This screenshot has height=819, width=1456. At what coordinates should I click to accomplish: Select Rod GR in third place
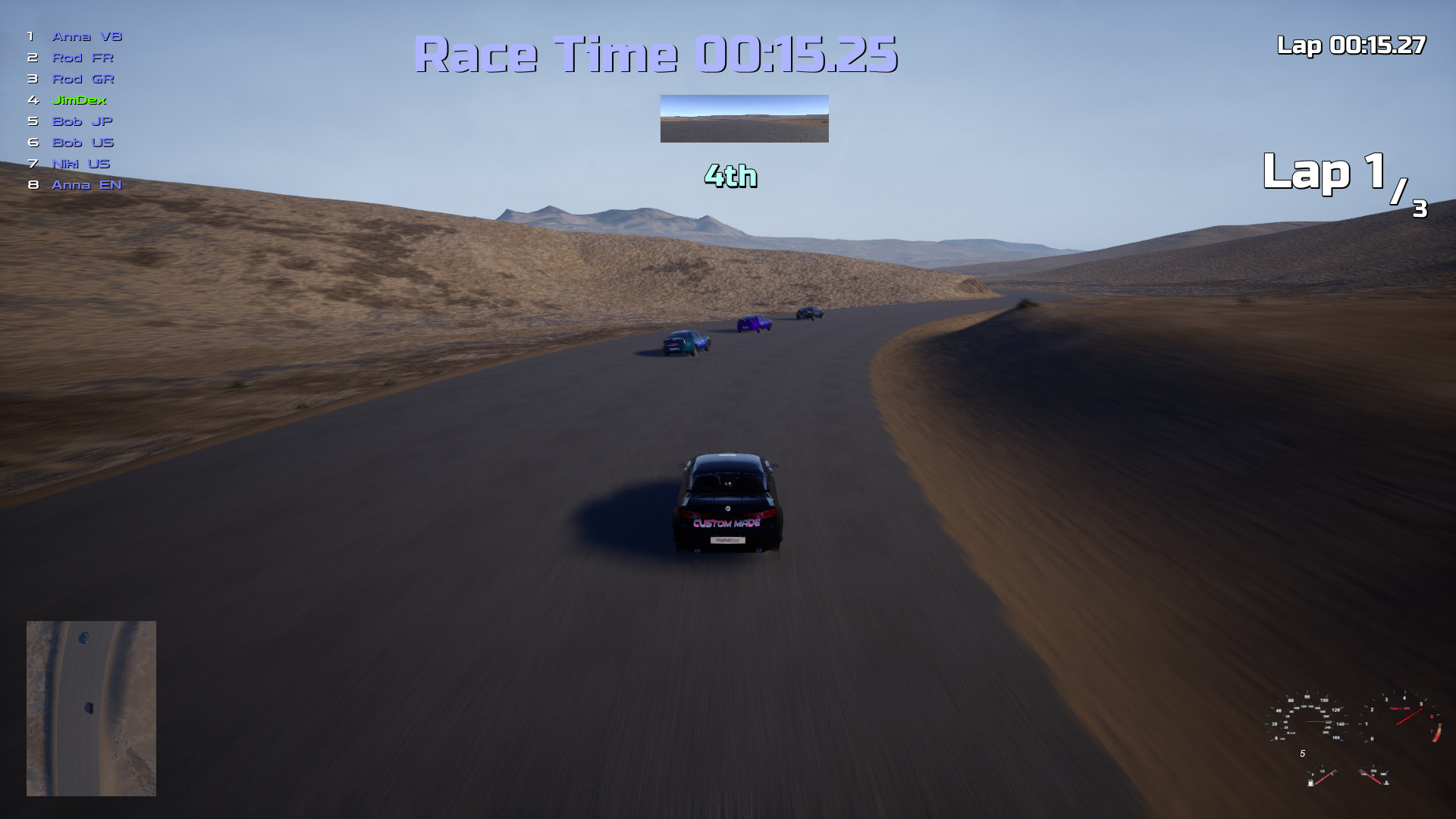pyautogui.click(x=83, y=79)
